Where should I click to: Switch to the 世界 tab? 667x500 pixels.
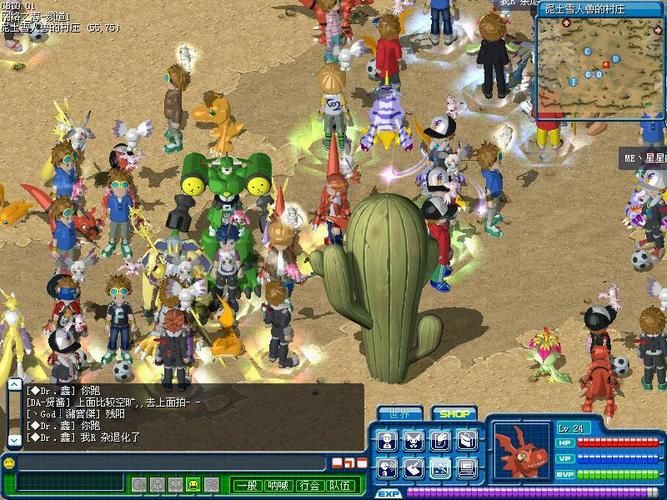pos(398,413)
